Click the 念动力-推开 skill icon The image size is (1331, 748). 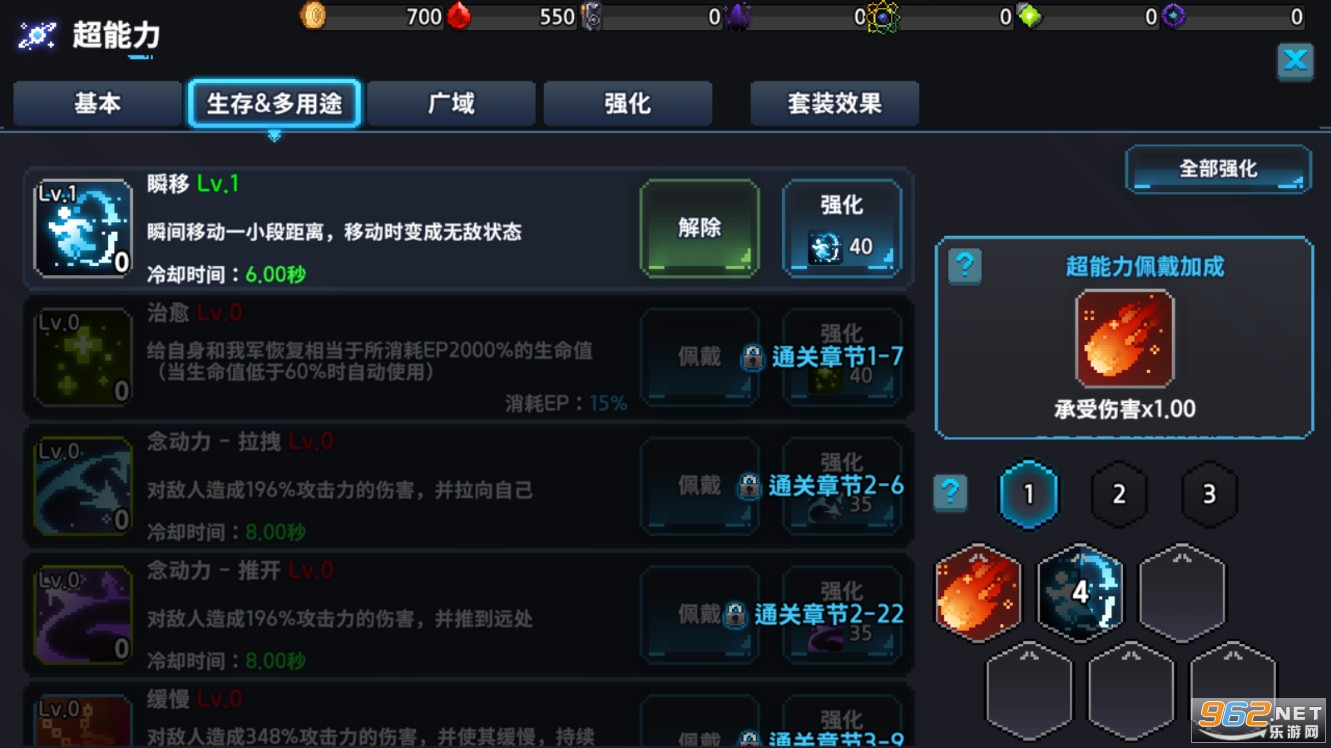(83, 614)
